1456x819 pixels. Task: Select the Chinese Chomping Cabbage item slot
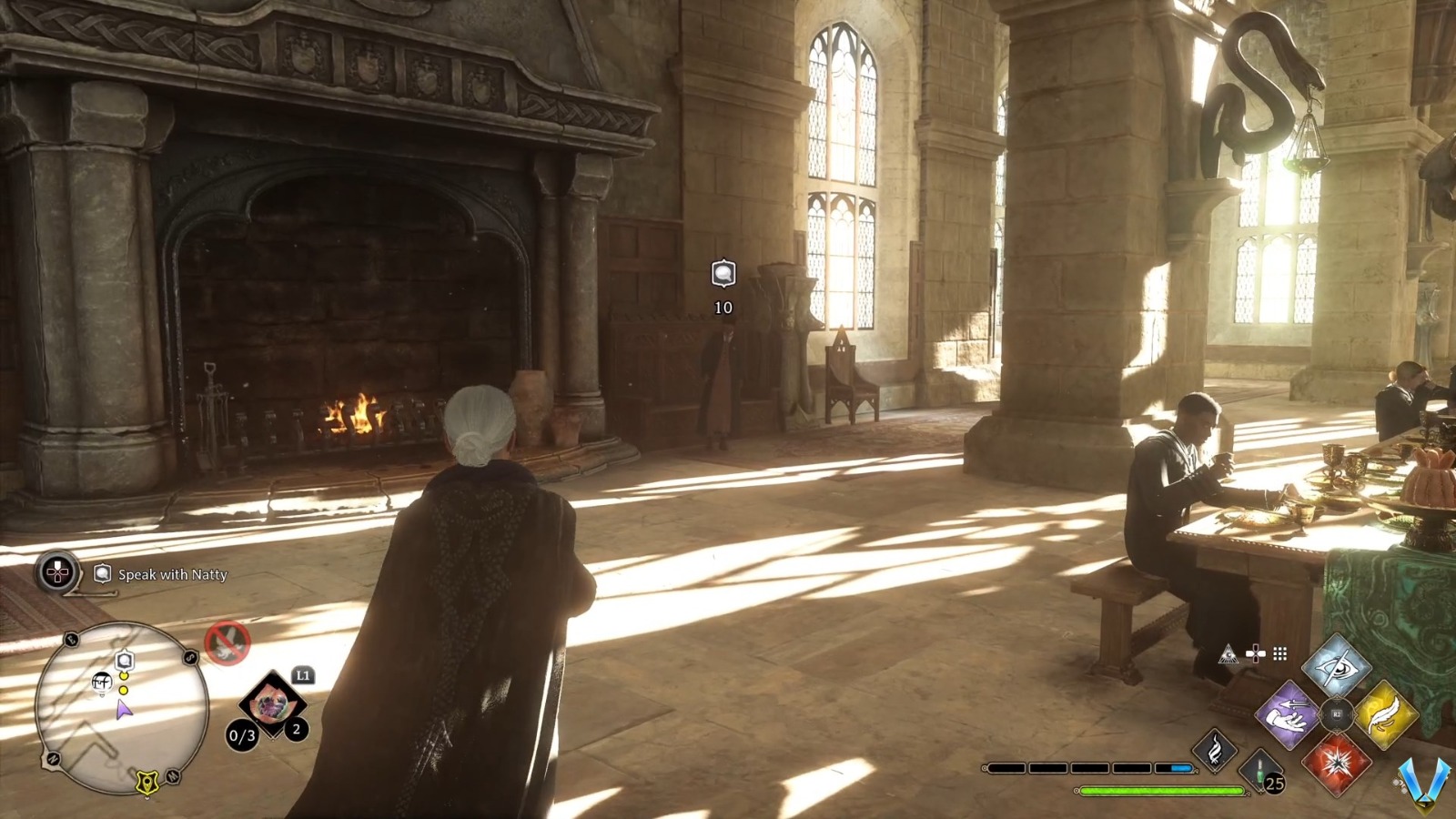click(x=271, y=703)
